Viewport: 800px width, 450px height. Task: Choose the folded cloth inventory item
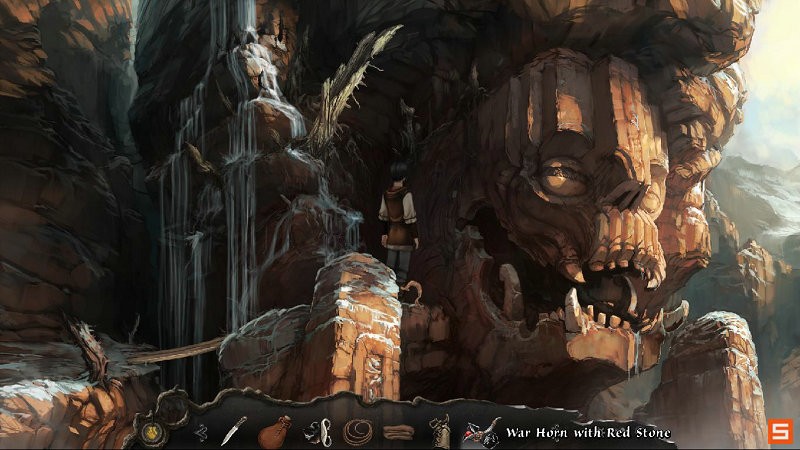tap(397, 433)
